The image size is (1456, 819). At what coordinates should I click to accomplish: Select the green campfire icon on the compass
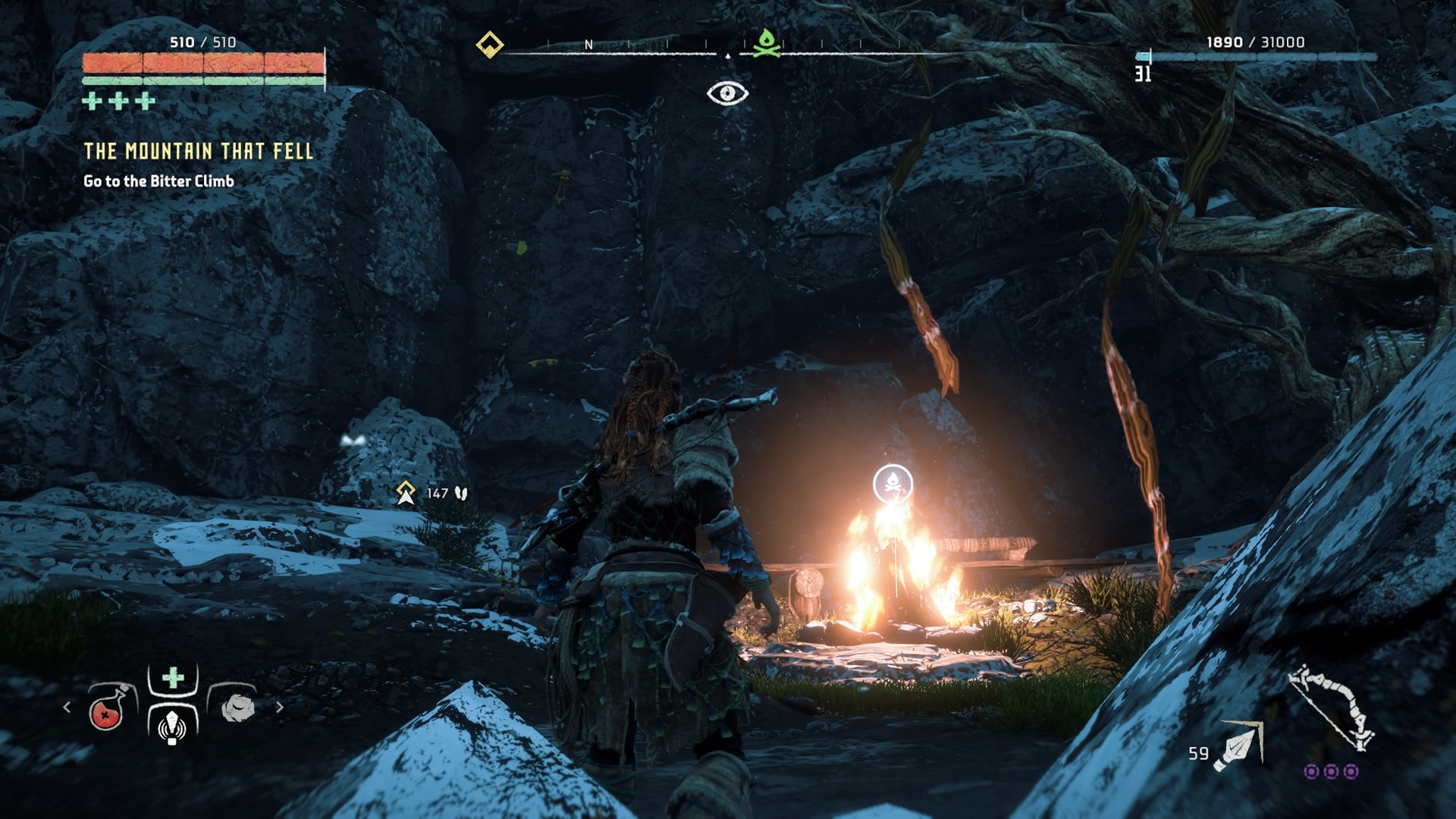pos(767,42)
